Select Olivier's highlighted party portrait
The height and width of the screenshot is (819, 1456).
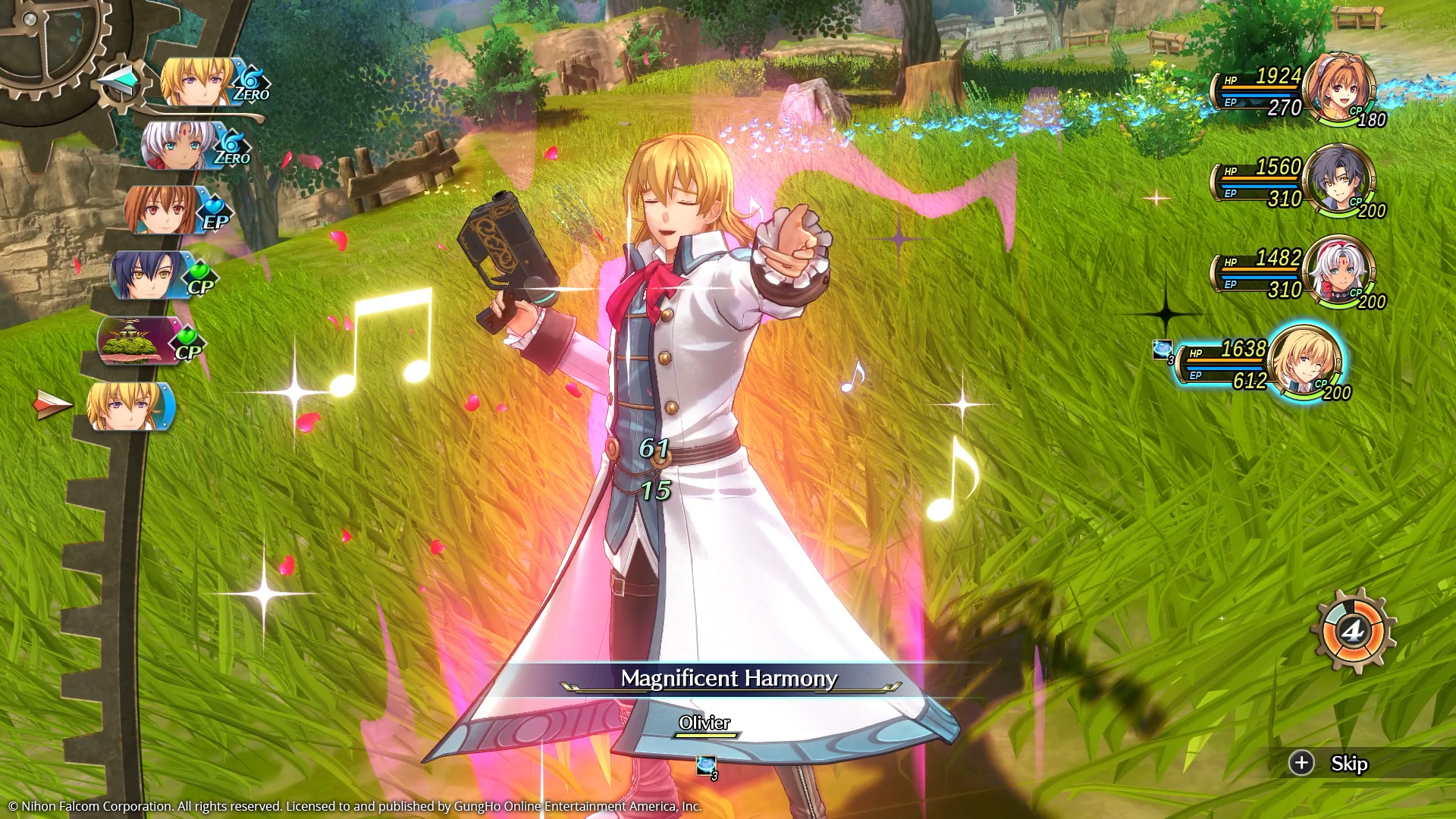(1304, 362)
